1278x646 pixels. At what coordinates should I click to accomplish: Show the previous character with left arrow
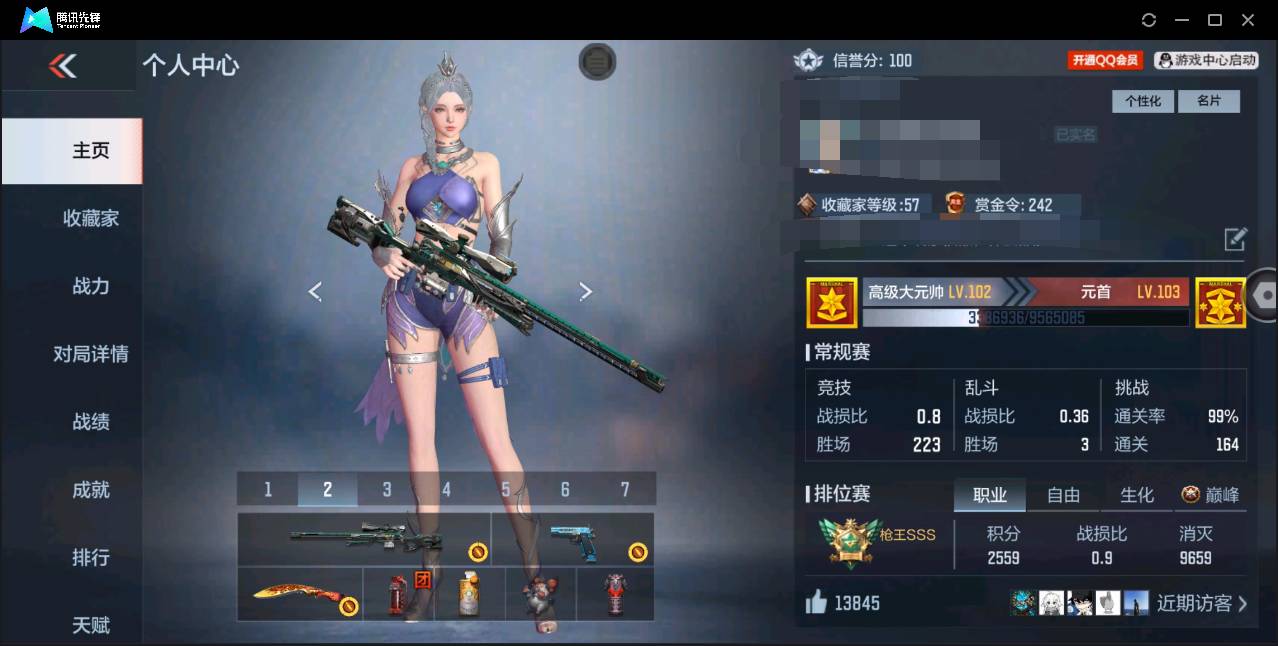point(315,291)
